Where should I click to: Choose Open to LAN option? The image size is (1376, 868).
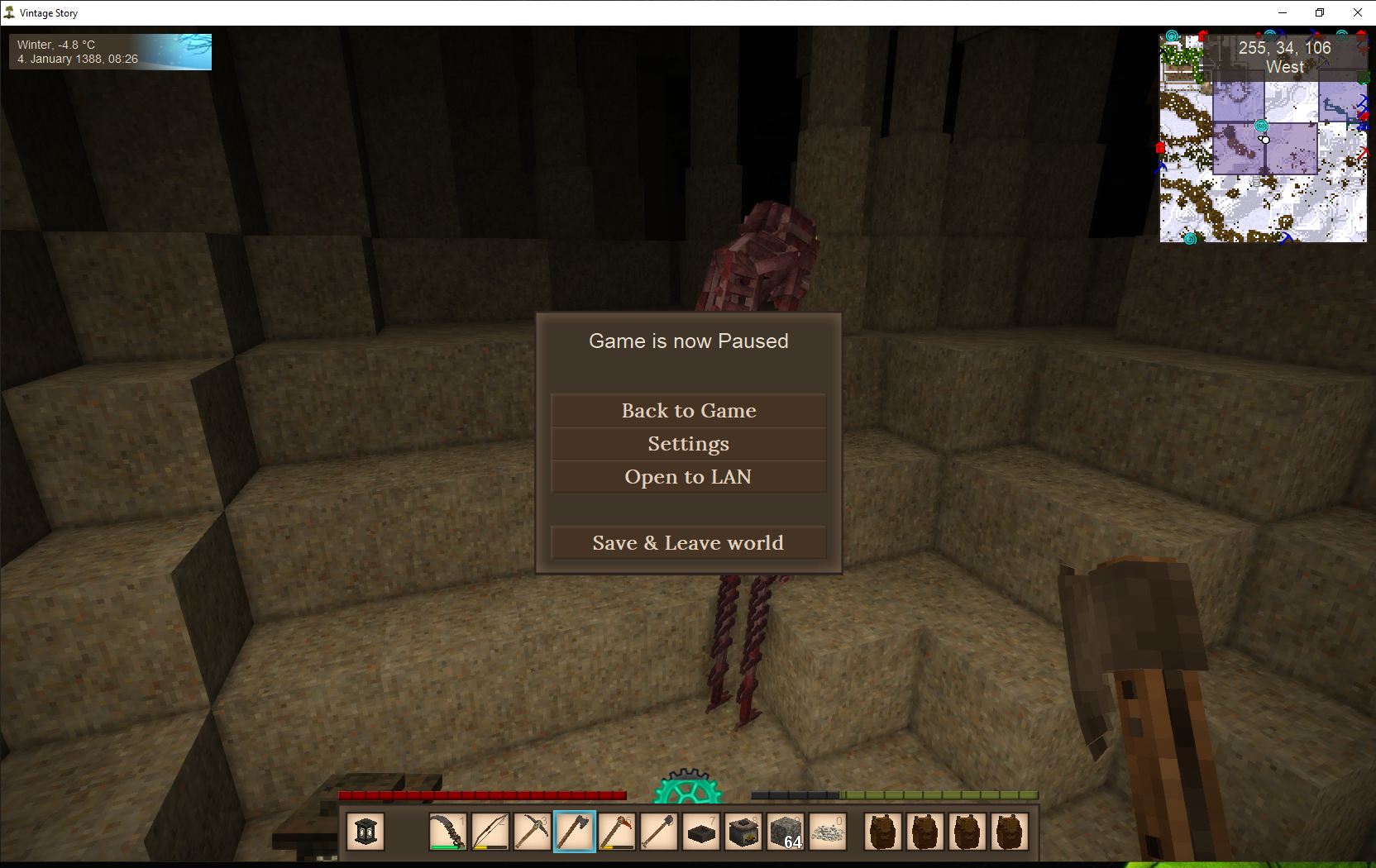(x=688, y=477)
